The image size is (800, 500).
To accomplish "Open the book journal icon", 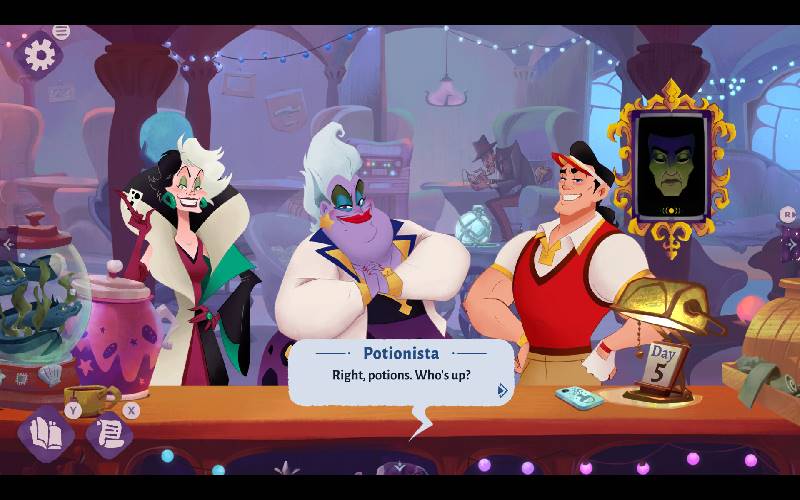I will (x=45, y=434).
